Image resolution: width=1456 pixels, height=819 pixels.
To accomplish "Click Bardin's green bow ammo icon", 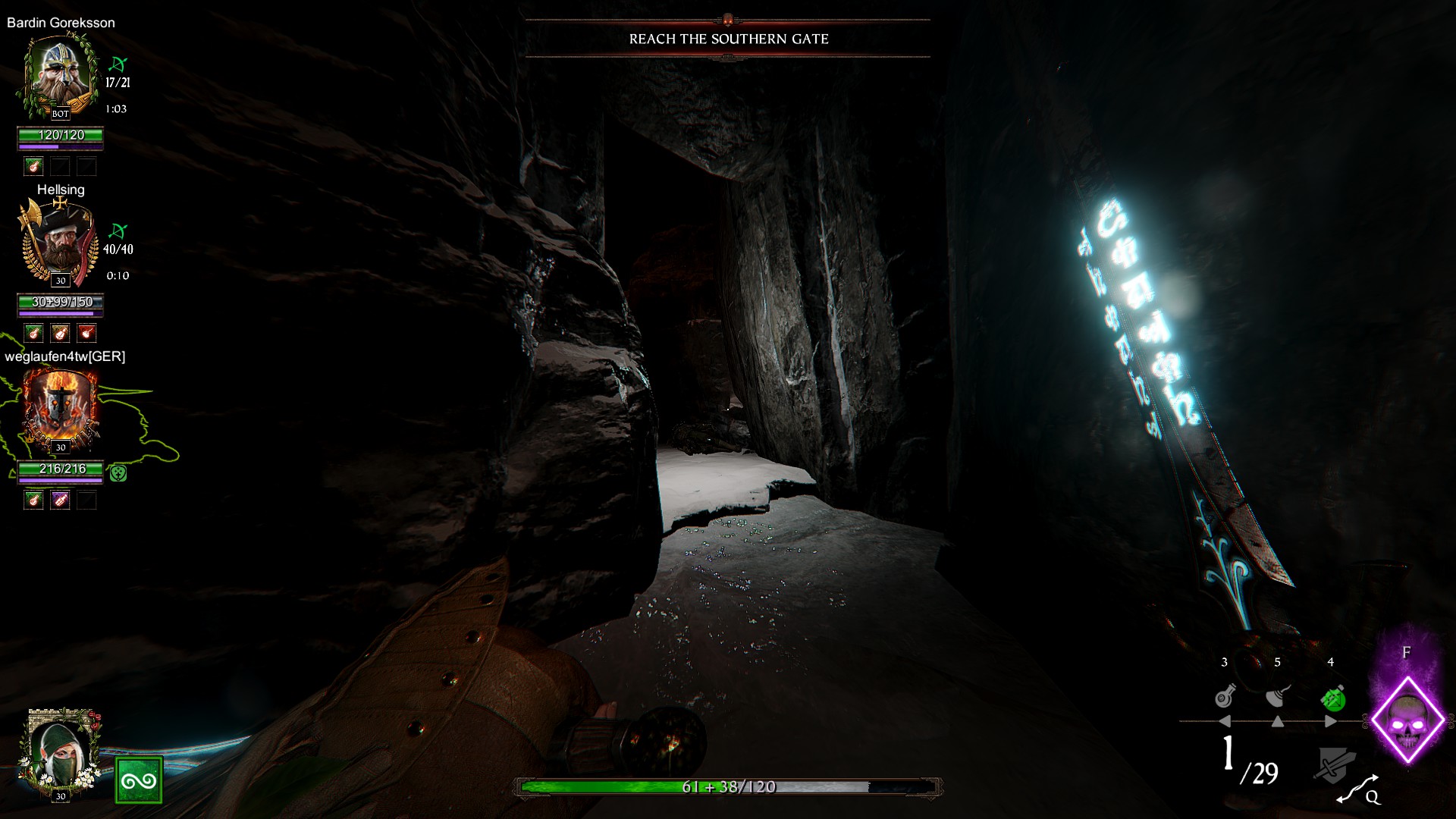I will (x=118, y=64).
